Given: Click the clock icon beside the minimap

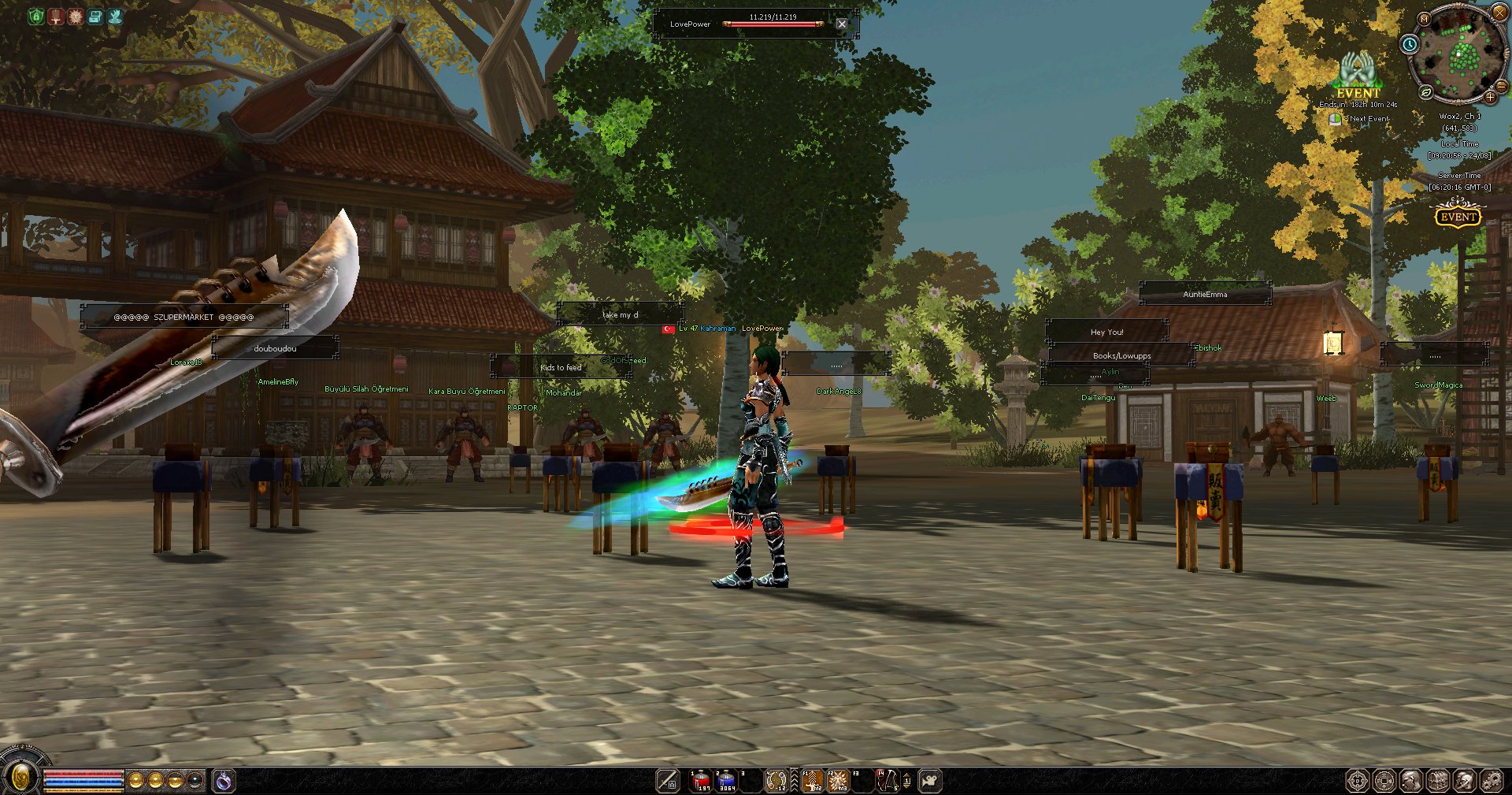Looking at the screenshot, I should (1410, 44).
